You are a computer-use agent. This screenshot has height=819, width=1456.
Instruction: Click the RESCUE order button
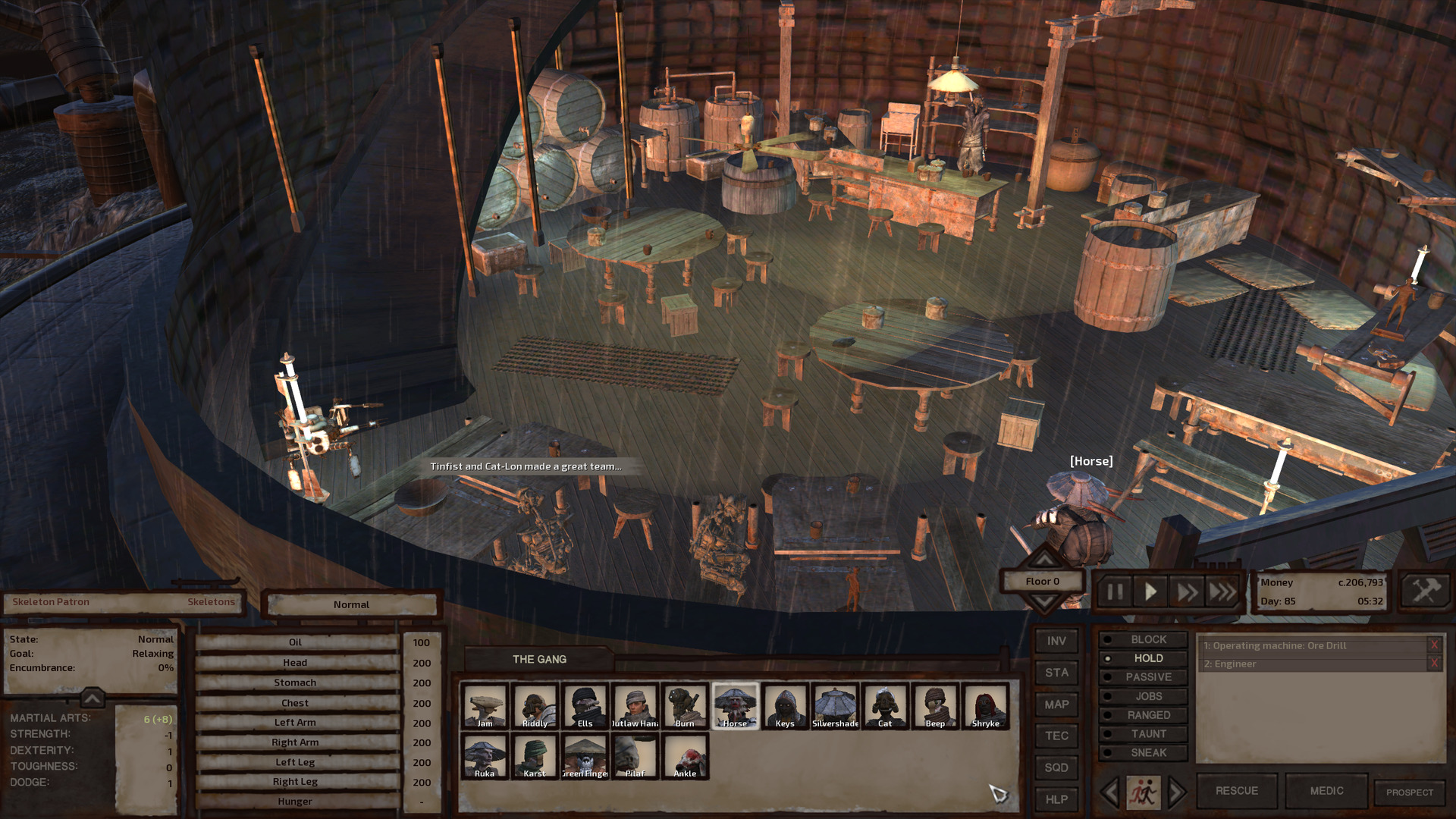1236,791
